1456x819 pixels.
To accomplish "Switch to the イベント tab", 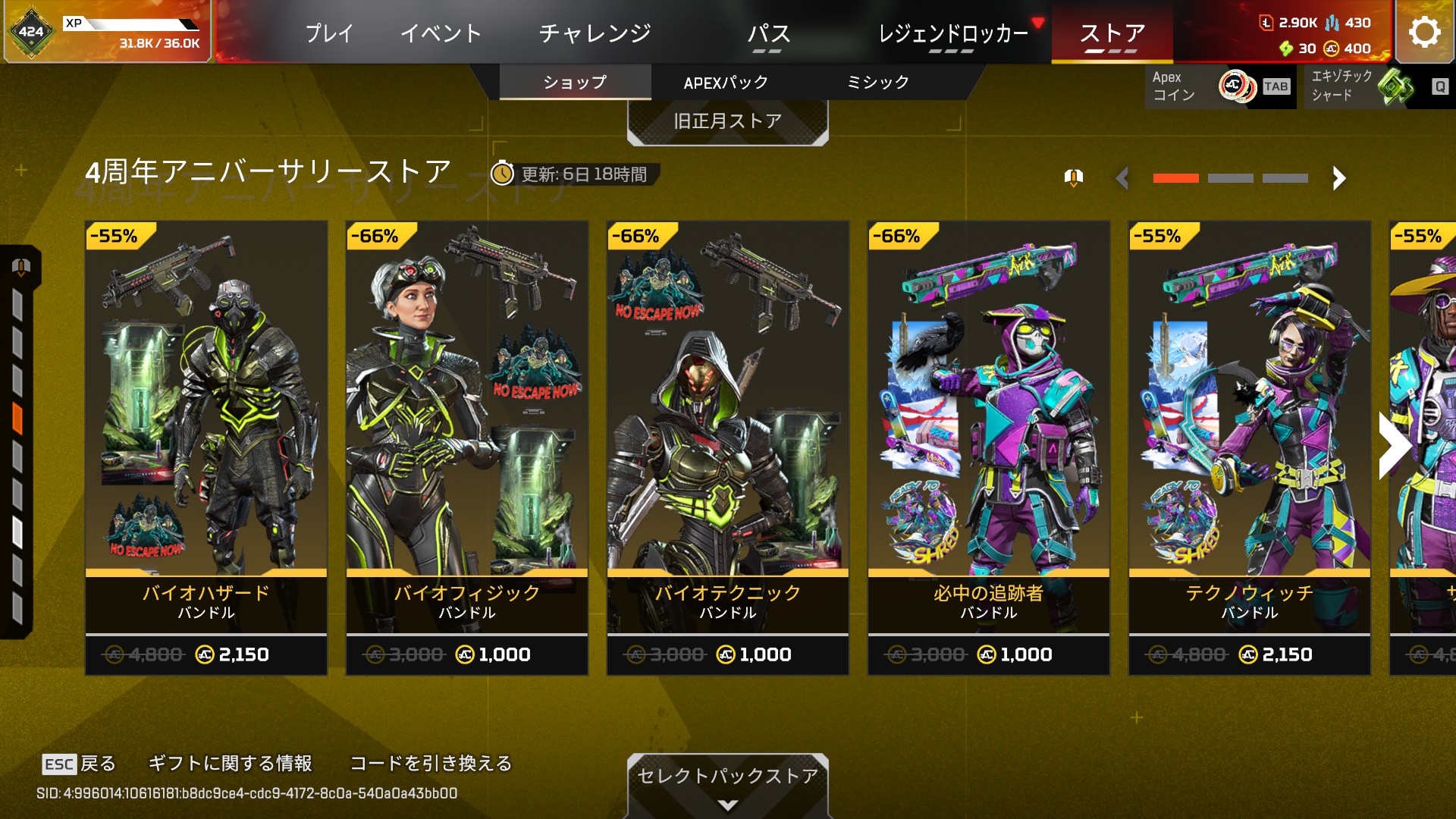I will click(x=441, y=33).
